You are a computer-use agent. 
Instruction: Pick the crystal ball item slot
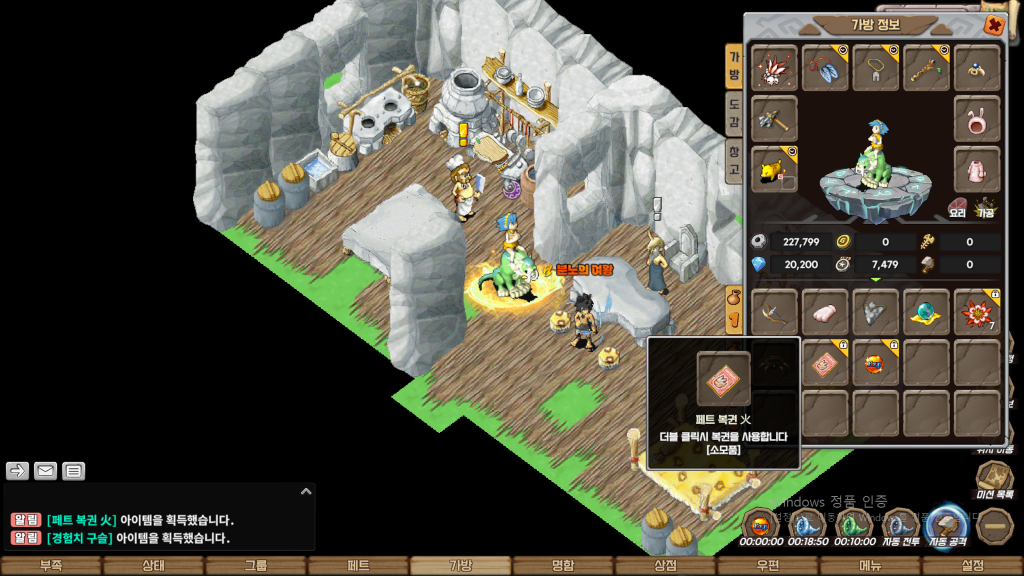click(x=926, y=314)
